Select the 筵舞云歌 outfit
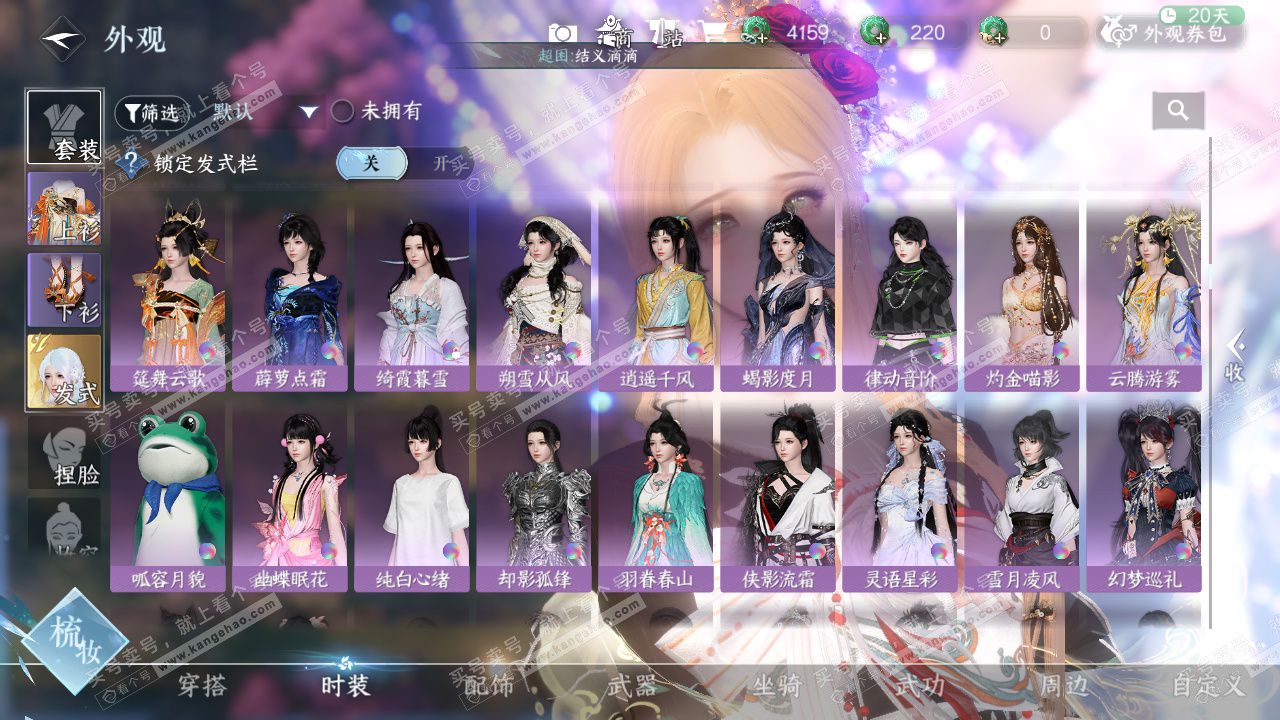Screen dimensions: 1280x720 (x=170, y=295)
